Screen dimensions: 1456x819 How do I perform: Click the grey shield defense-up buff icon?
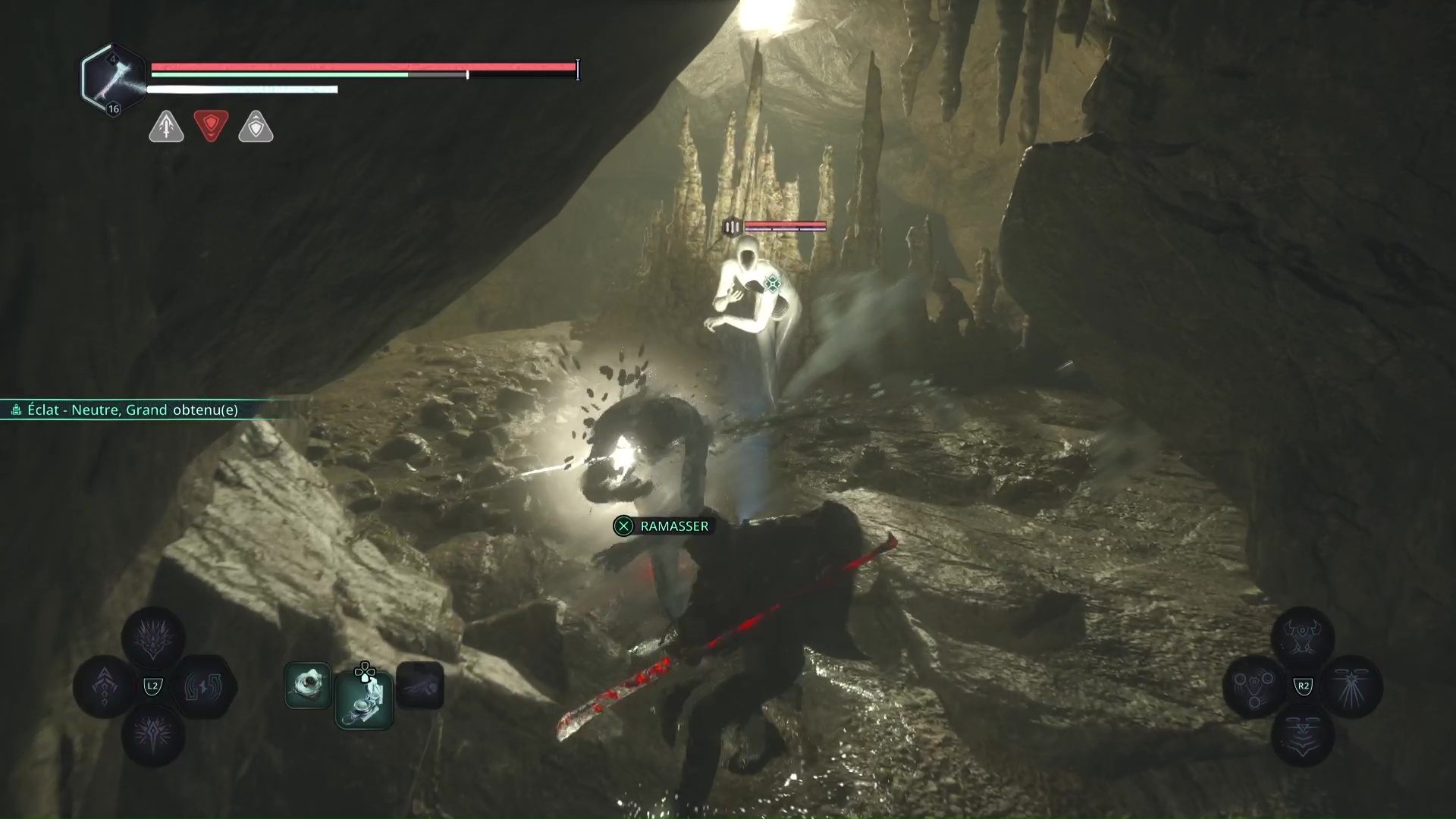tap(256, 127)
